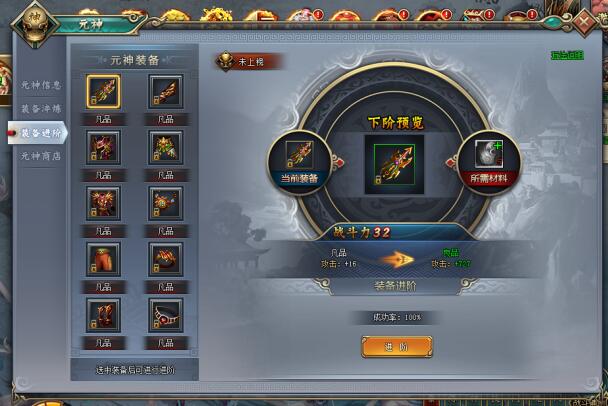Select the 装备进阶 tab
This screenshot has height=406, width=608.
[41, 132]
